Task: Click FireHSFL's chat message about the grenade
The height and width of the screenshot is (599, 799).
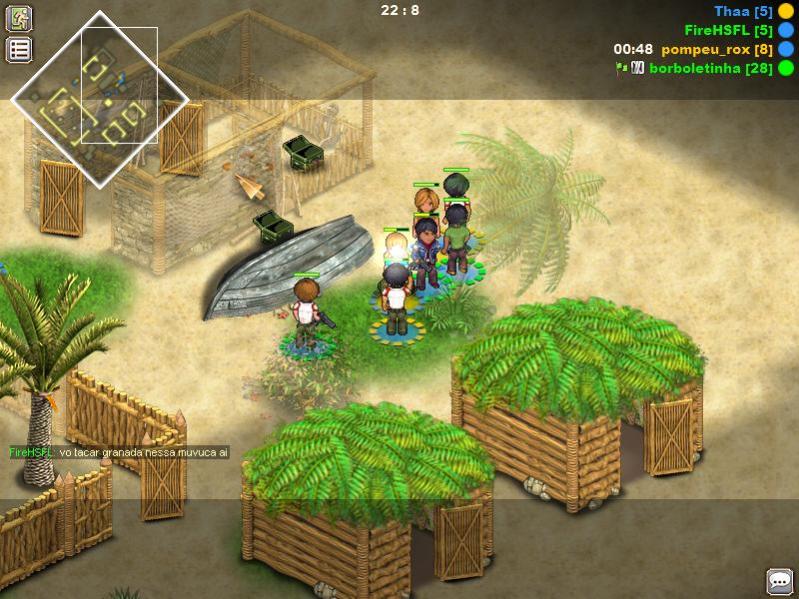Action: [119, 452]
